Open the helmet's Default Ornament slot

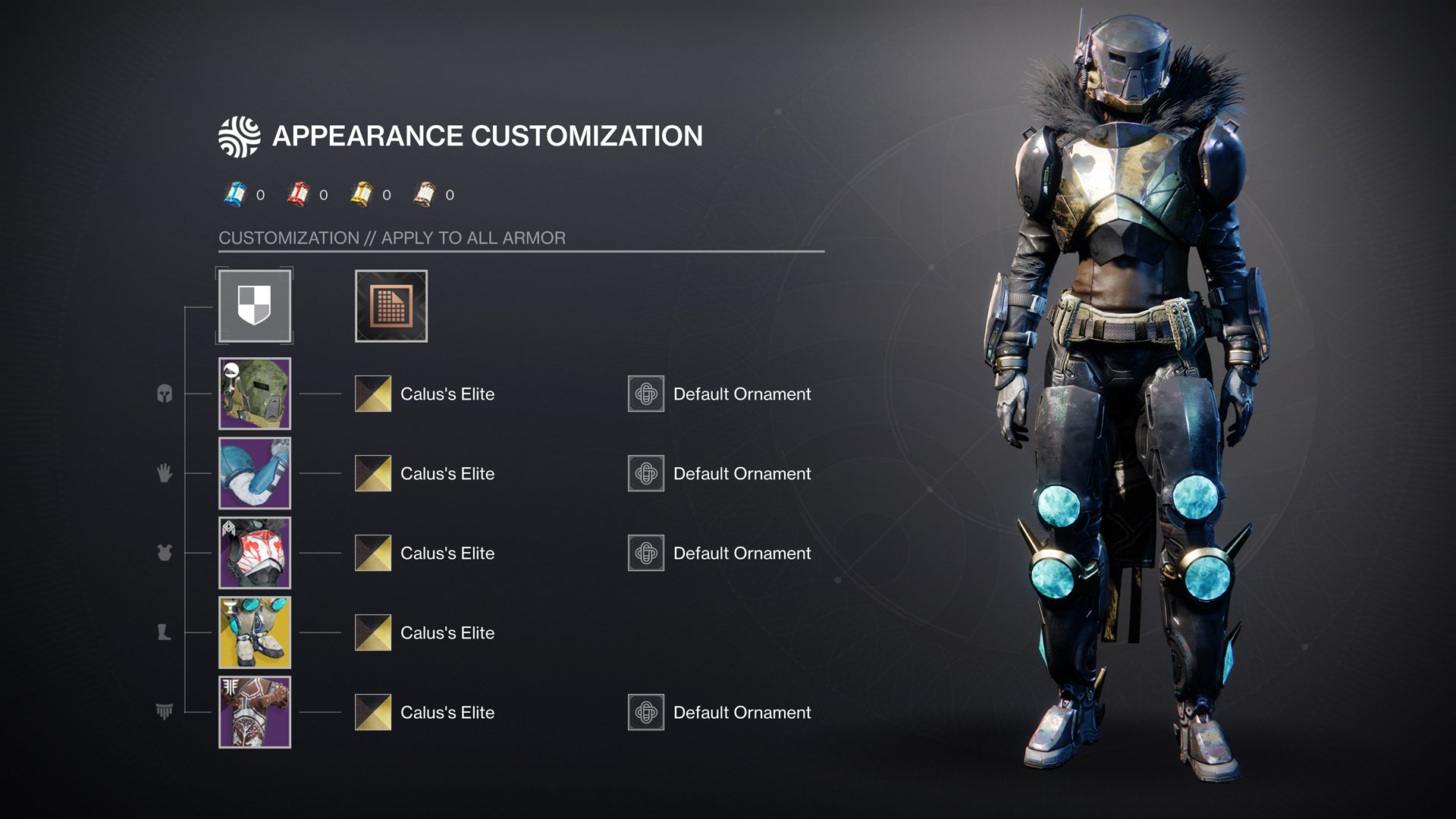[646, 394]
